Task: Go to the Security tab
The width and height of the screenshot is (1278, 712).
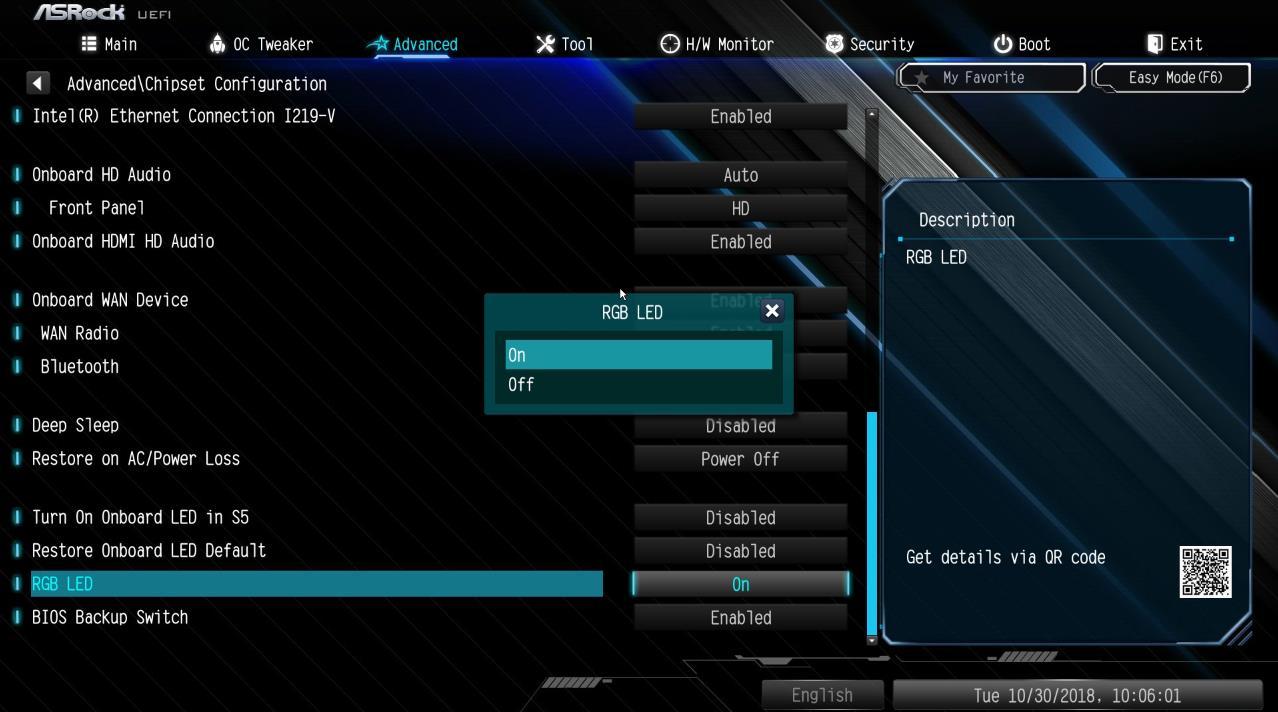Action: (x=870, y=44)
